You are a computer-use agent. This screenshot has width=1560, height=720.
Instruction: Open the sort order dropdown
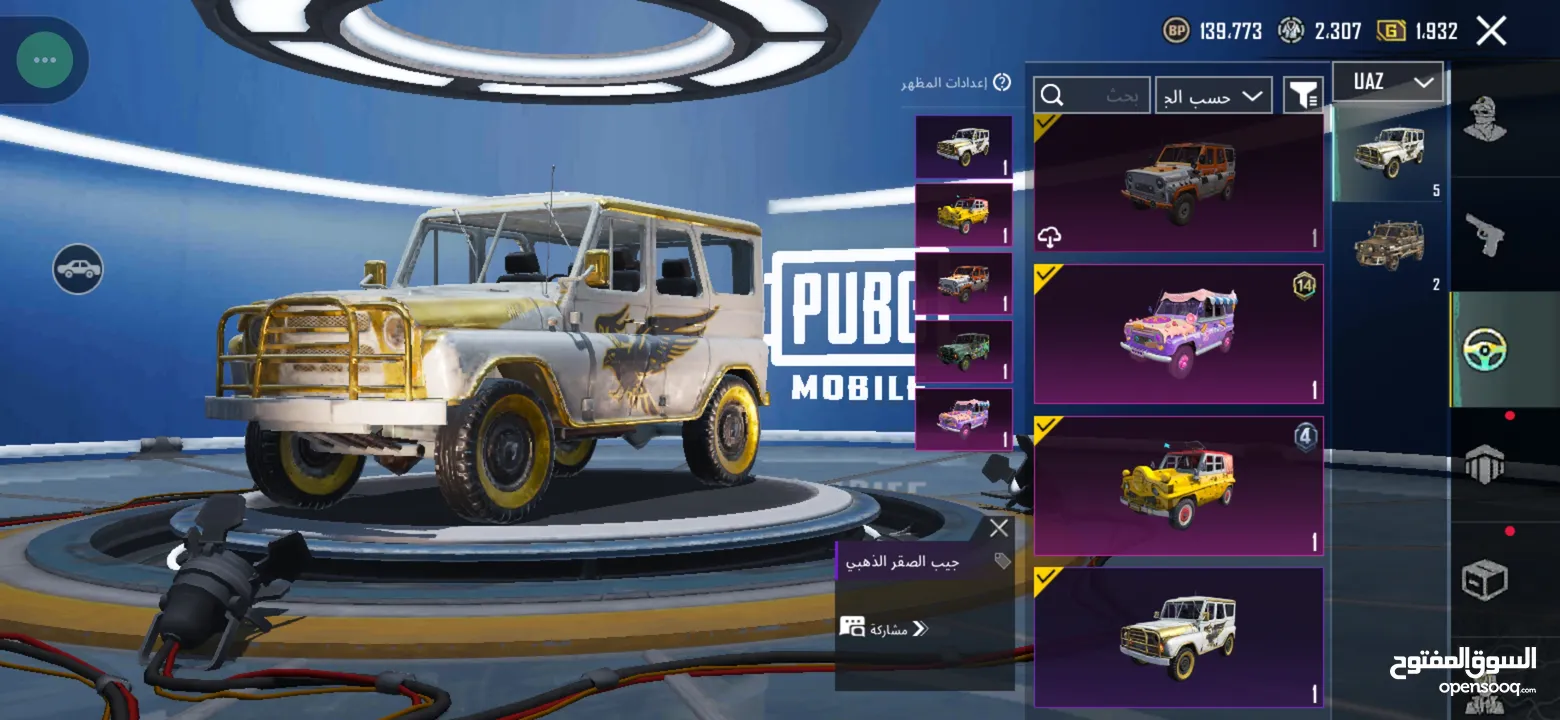pyautogui.click(x=1214, y=96)
